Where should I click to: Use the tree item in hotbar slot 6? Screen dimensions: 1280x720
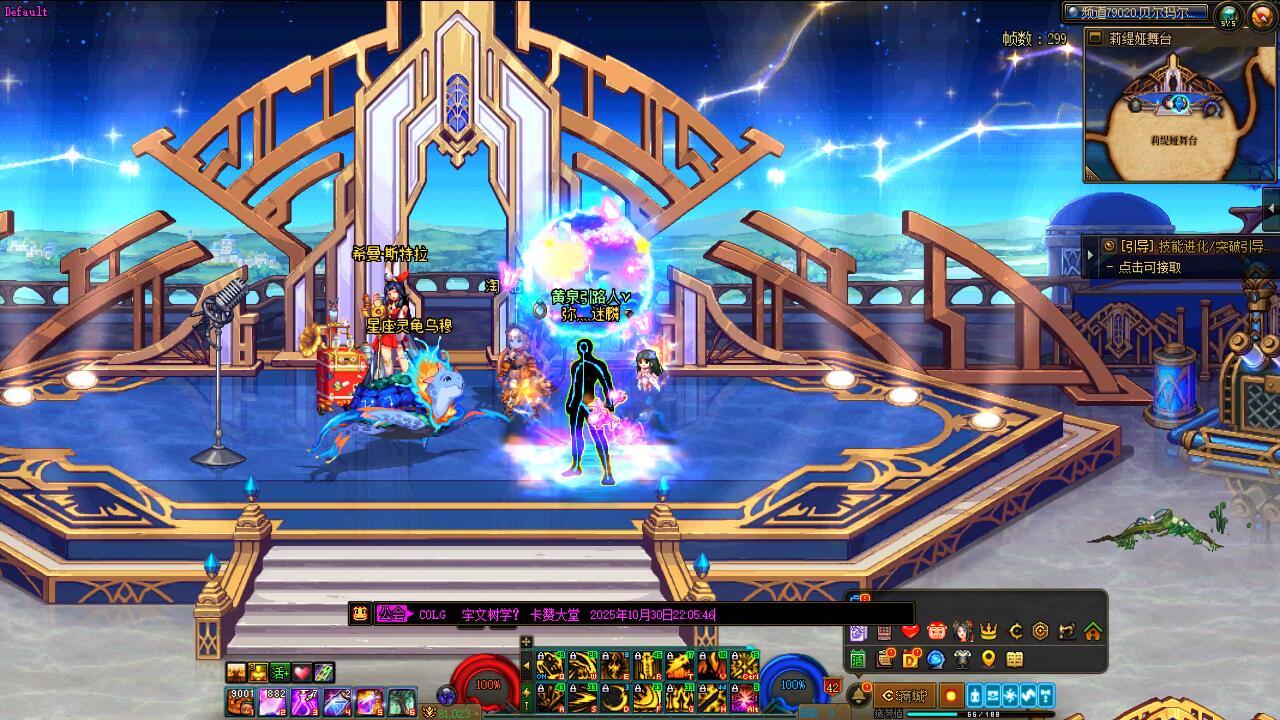401,701
